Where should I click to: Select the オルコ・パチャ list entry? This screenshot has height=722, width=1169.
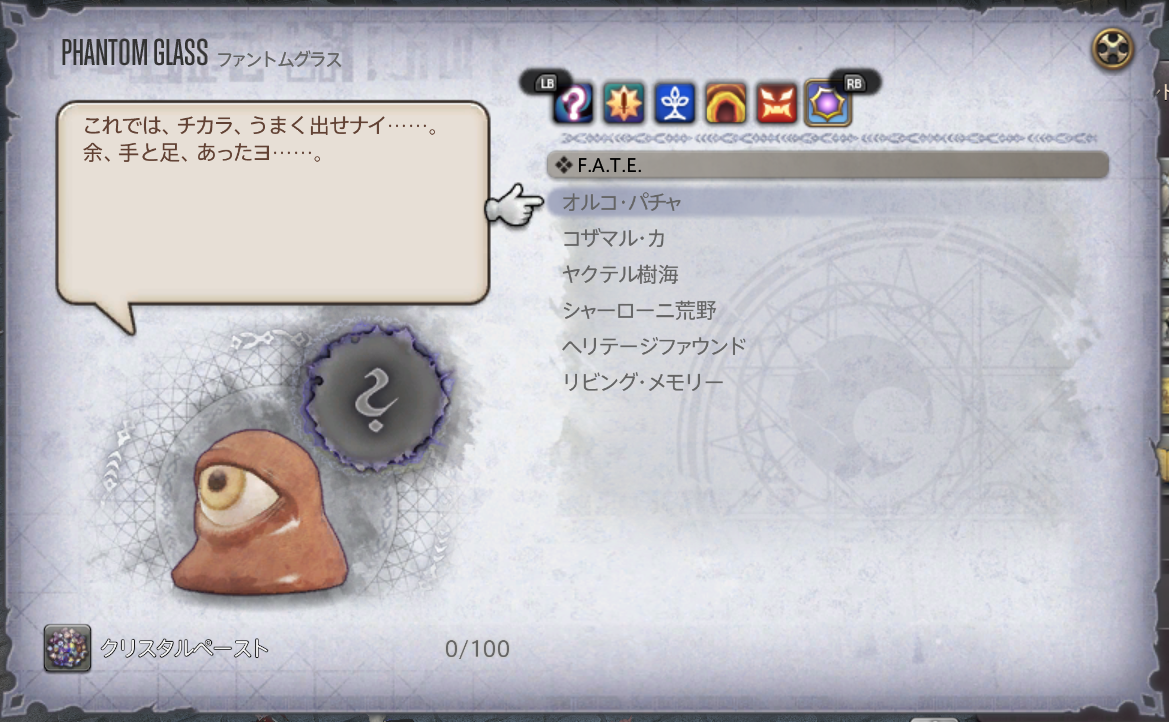(622, 203)
